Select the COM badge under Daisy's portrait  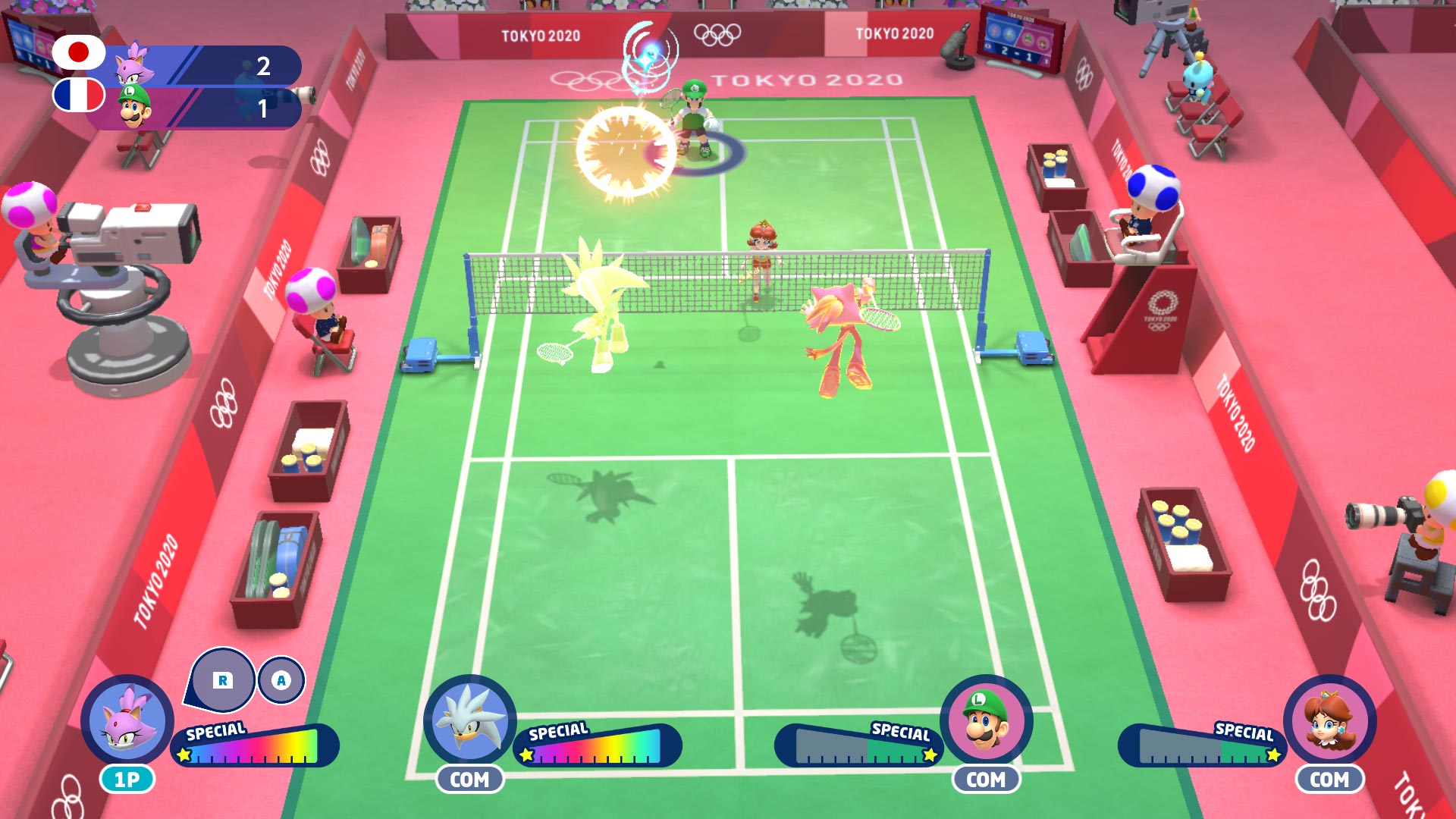click(x=1329, y=780)
